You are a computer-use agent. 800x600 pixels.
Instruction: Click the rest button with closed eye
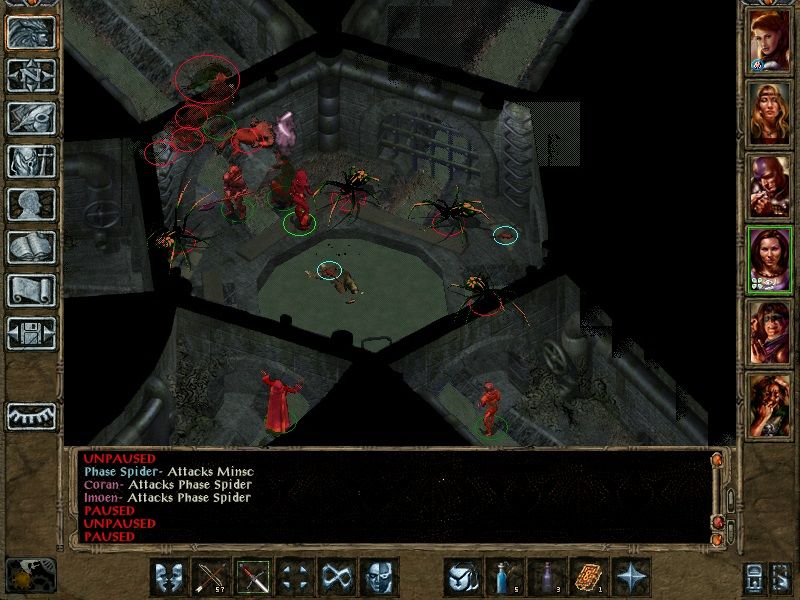click(30, 414)
